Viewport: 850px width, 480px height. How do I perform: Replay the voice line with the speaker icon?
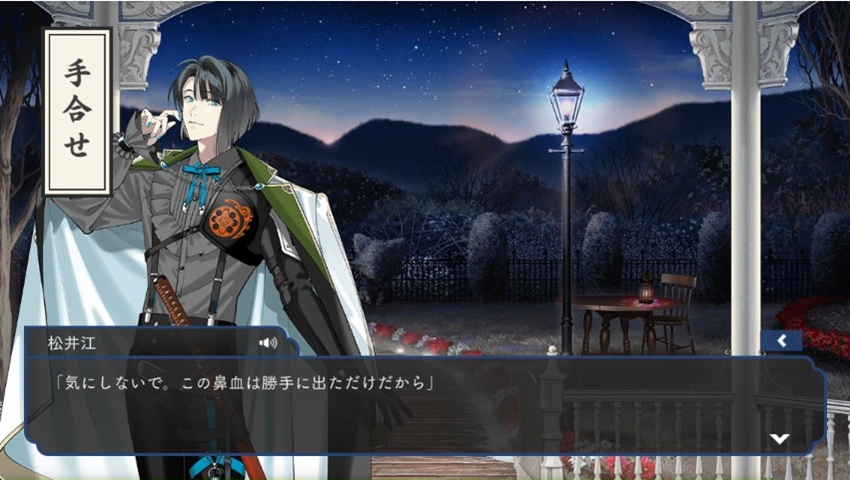[x=267, y=342]
